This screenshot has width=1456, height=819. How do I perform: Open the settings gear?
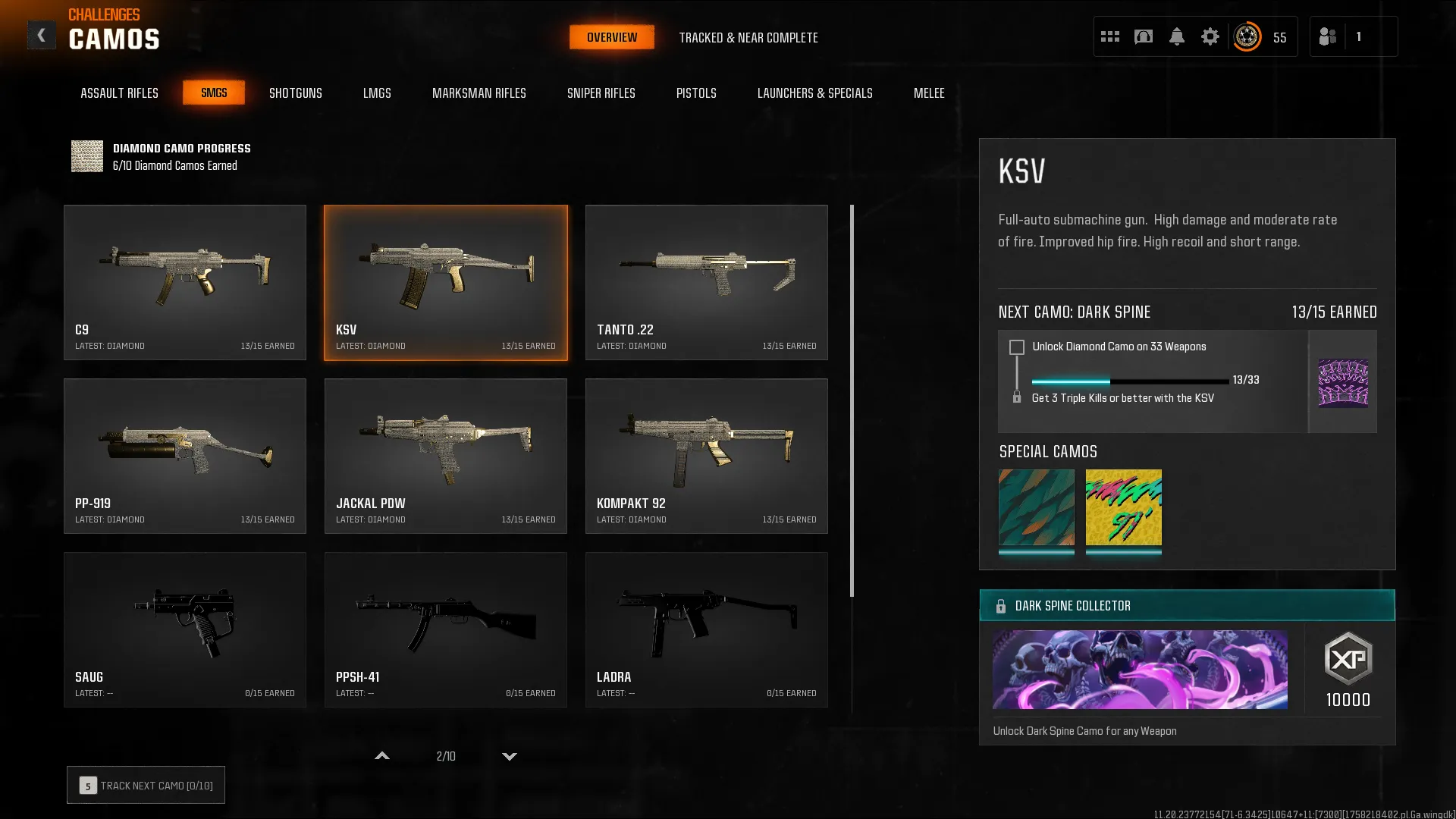pos(1211,36)
